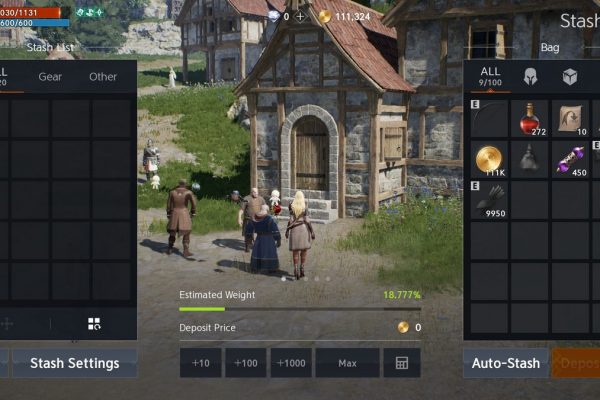This screenshot has width=600, height=400.
Task: Select the scroll item with 10 count
Action: [571, 120]
